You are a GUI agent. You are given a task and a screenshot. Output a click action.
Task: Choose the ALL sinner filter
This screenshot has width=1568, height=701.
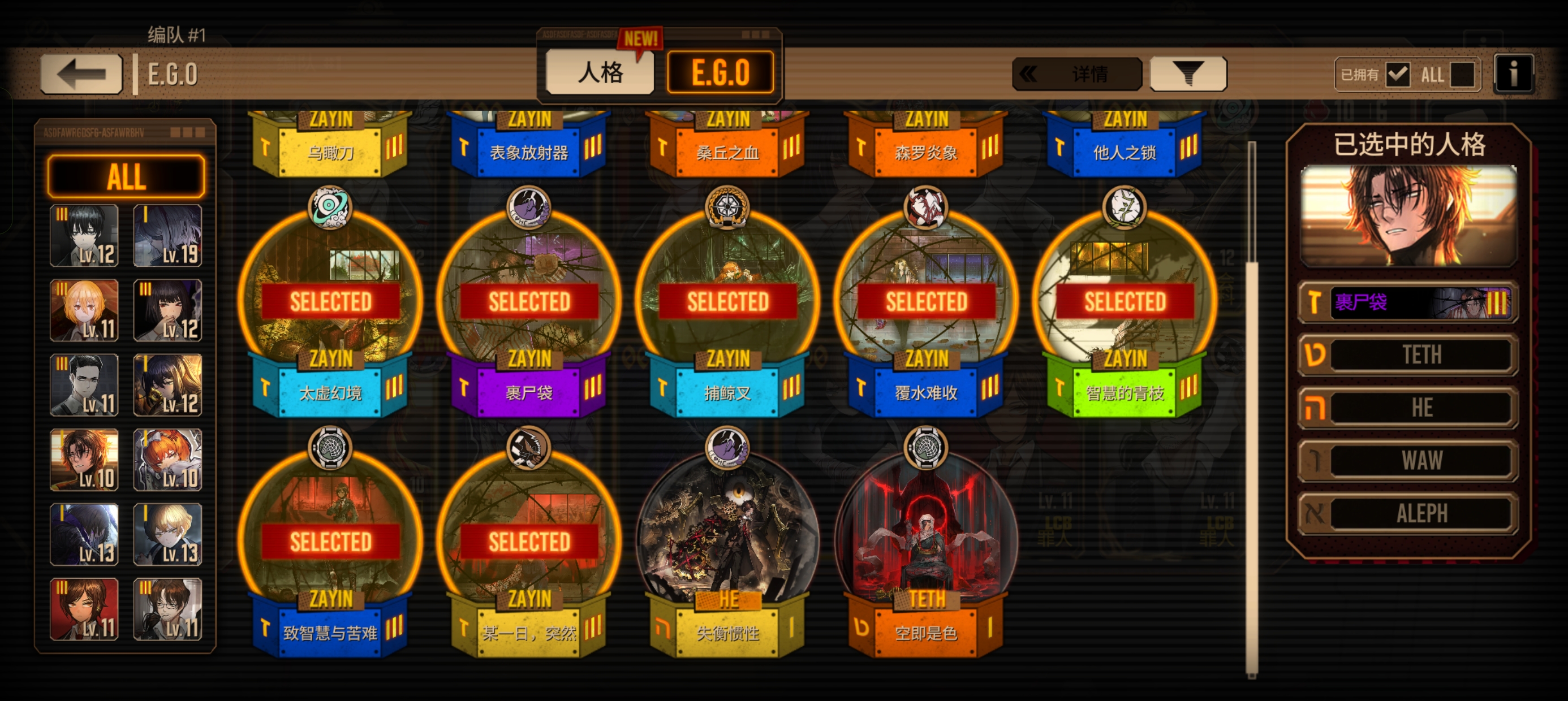point(126,176)
